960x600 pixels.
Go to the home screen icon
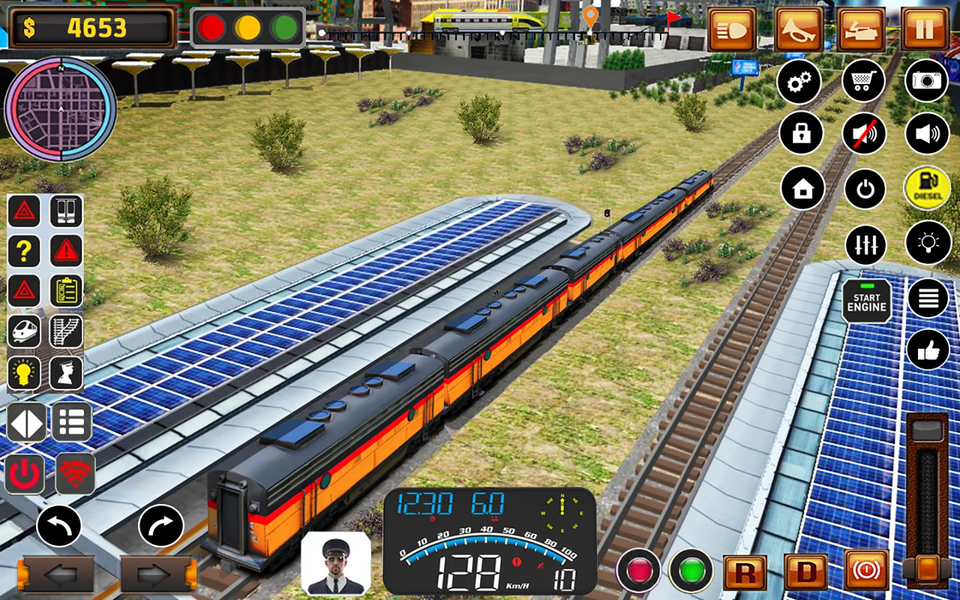coord(802,188)
